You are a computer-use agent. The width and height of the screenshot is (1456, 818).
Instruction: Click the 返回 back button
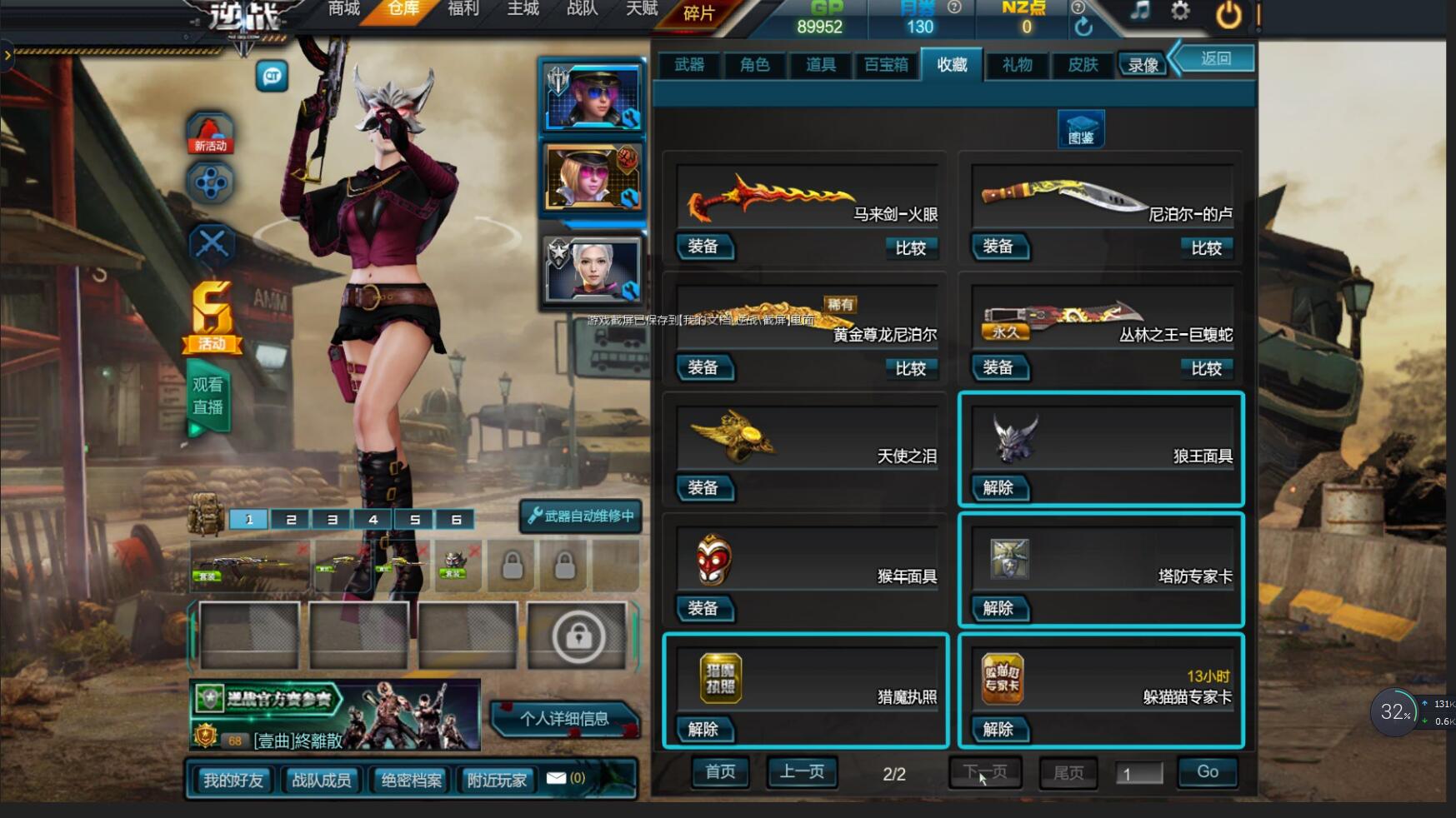click(x=1216, y=58)
